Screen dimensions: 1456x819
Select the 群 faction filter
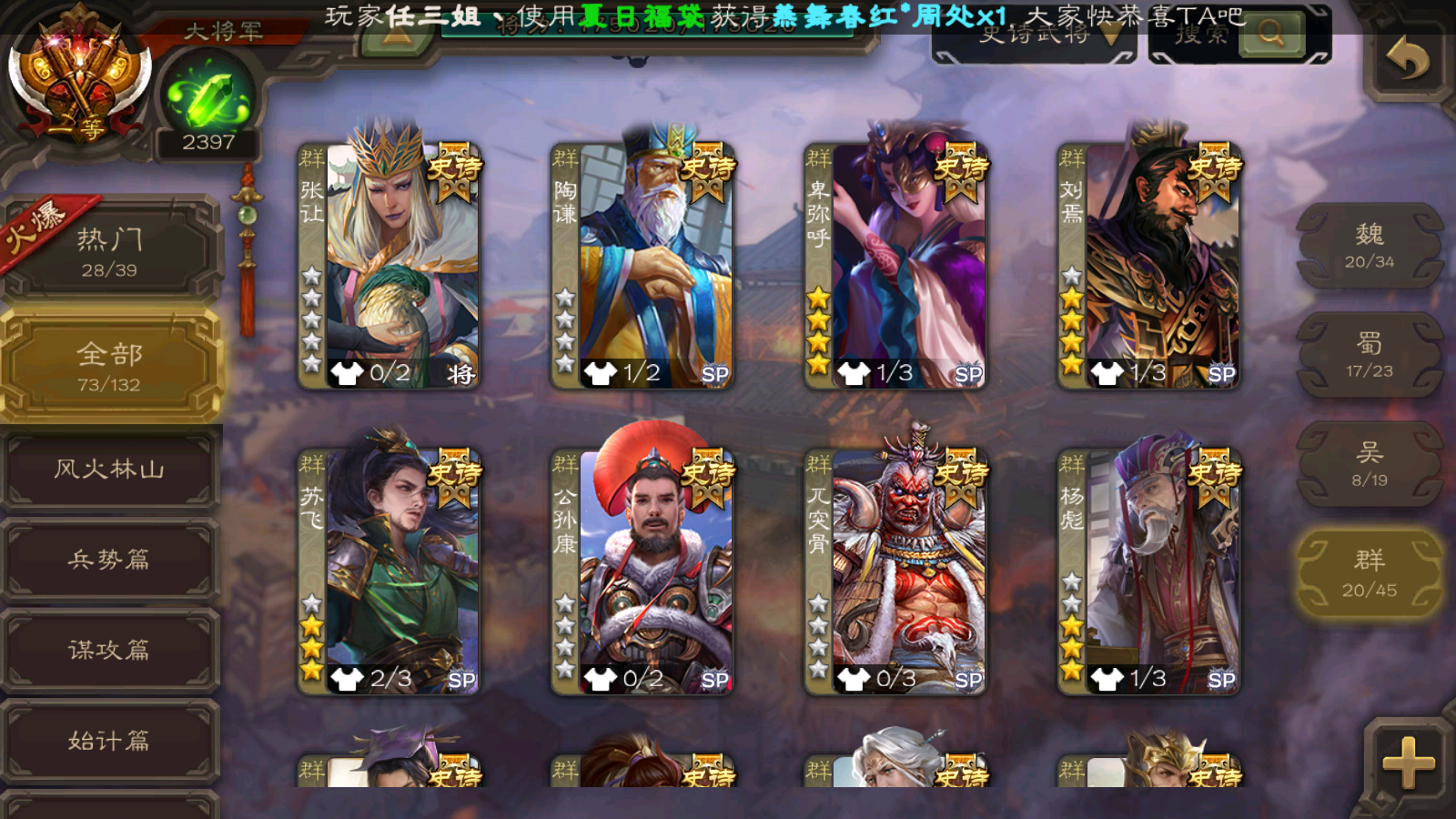click(x=1370, y=573)
